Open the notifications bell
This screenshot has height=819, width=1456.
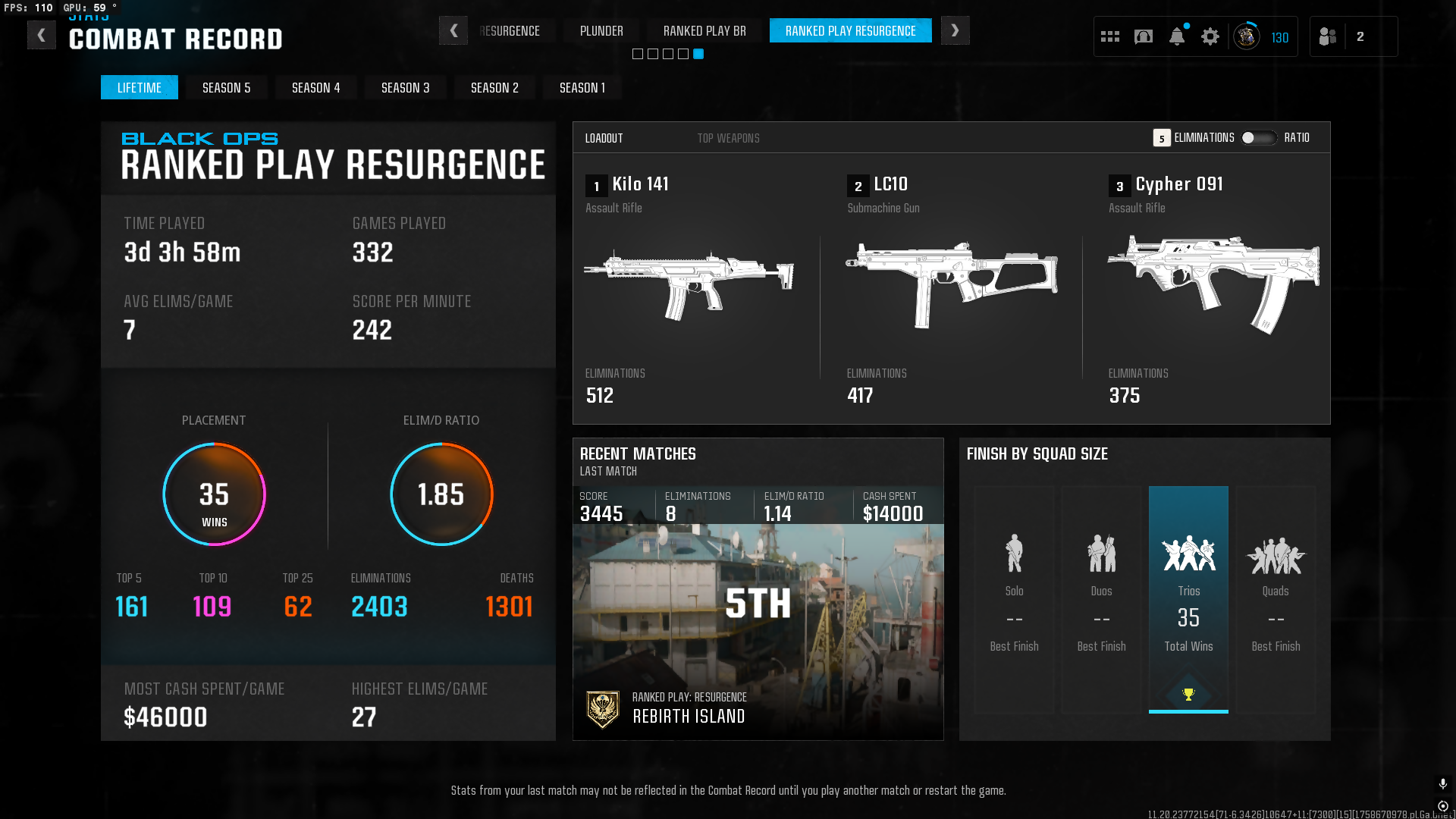pyautogui.click(x=1177, y=36)
